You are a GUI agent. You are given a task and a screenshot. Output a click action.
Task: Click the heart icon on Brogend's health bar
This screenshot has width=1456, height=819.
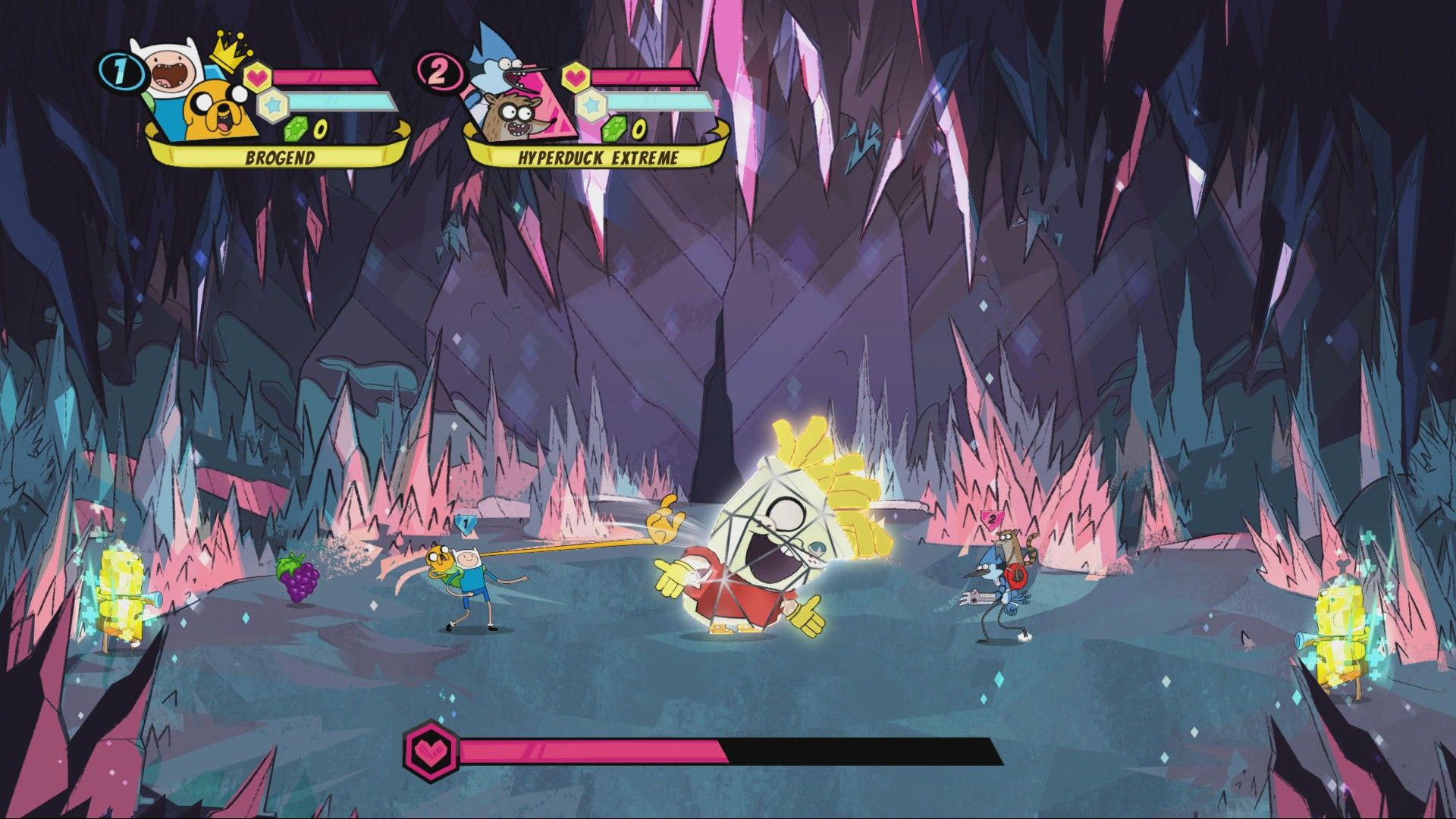coord(259,76)
